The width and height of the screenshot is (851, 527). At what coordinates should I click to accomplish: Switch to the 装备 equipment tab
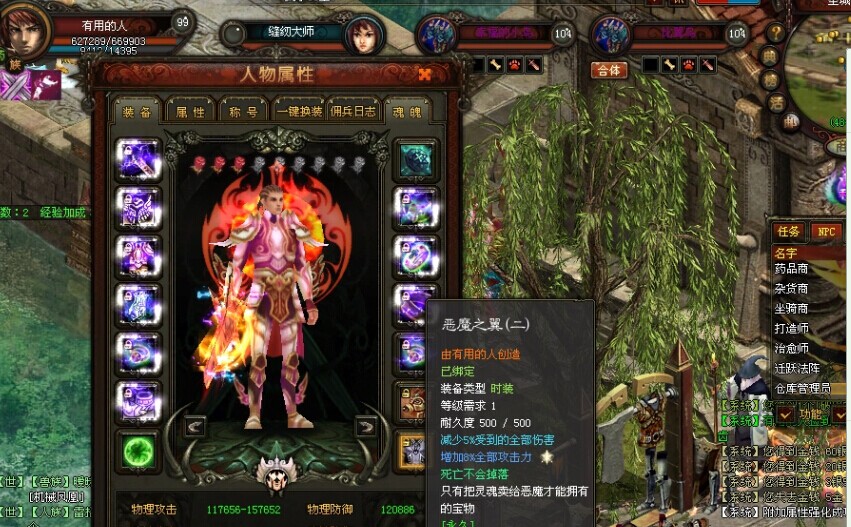(137, 111)
